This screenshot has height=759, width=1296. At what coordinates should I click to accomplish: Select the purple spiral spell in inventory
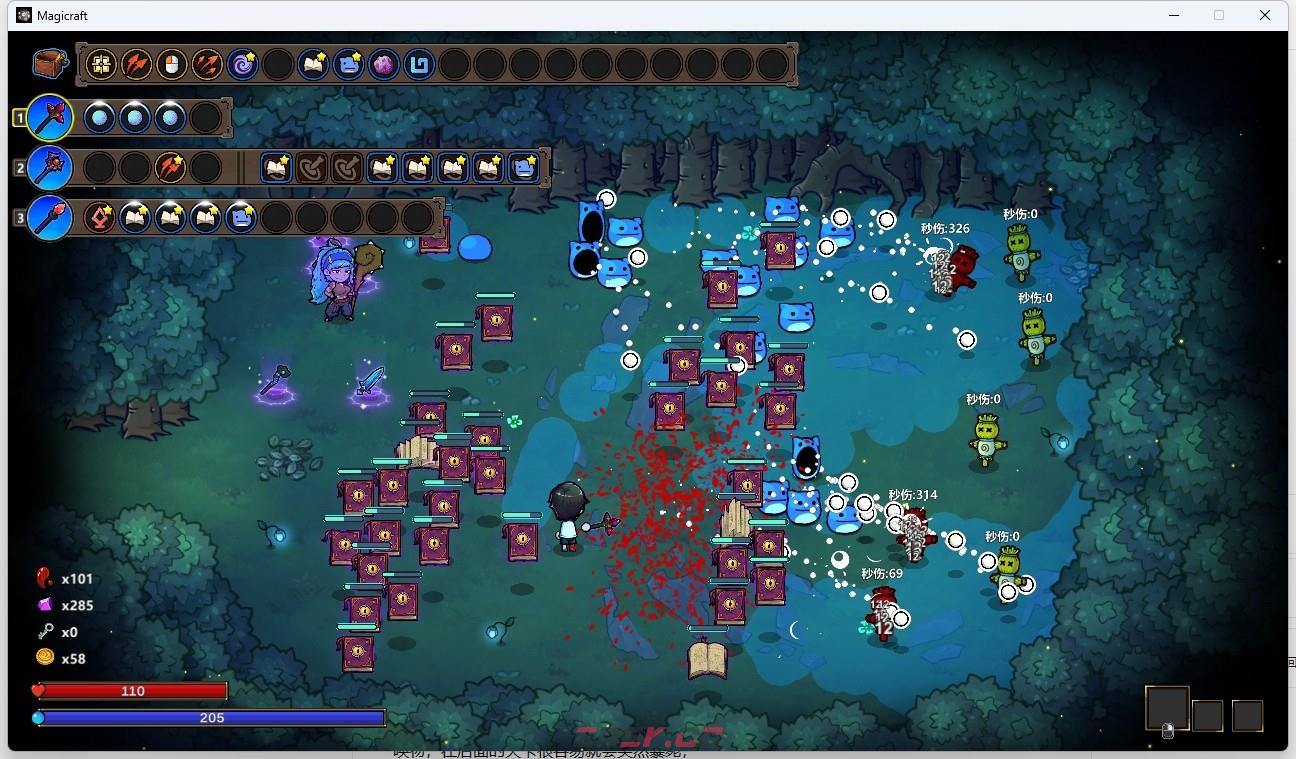(242, 65)
